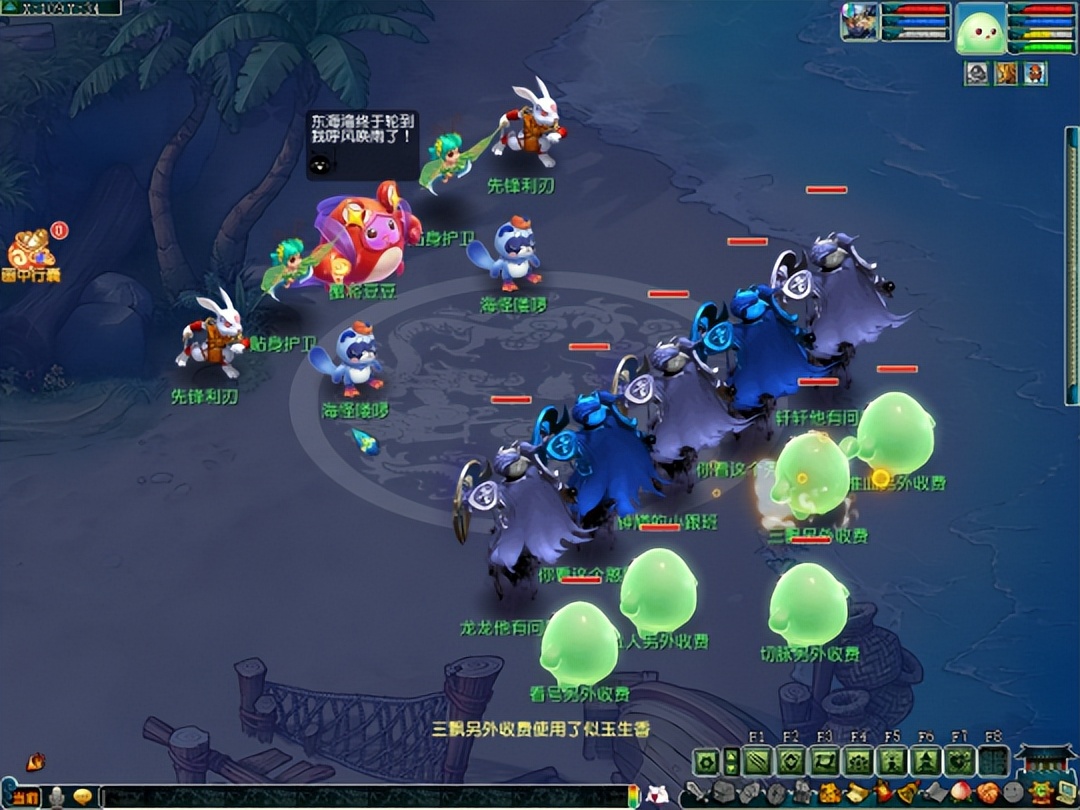Open the computer system menu icon

click(1065, 794)
